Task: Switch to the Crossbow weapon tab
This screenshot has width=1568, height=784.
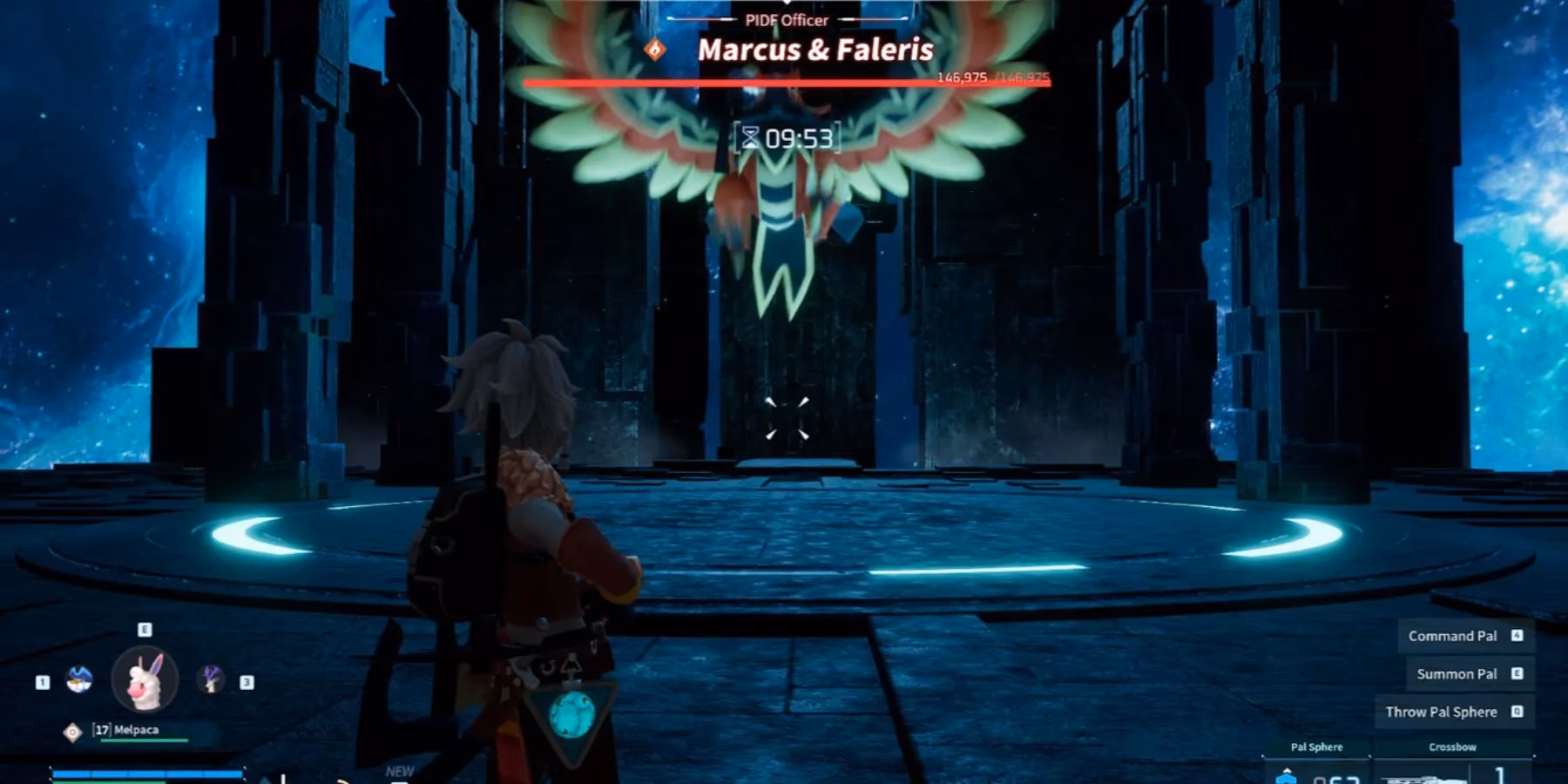Action: pos(1452,747)
